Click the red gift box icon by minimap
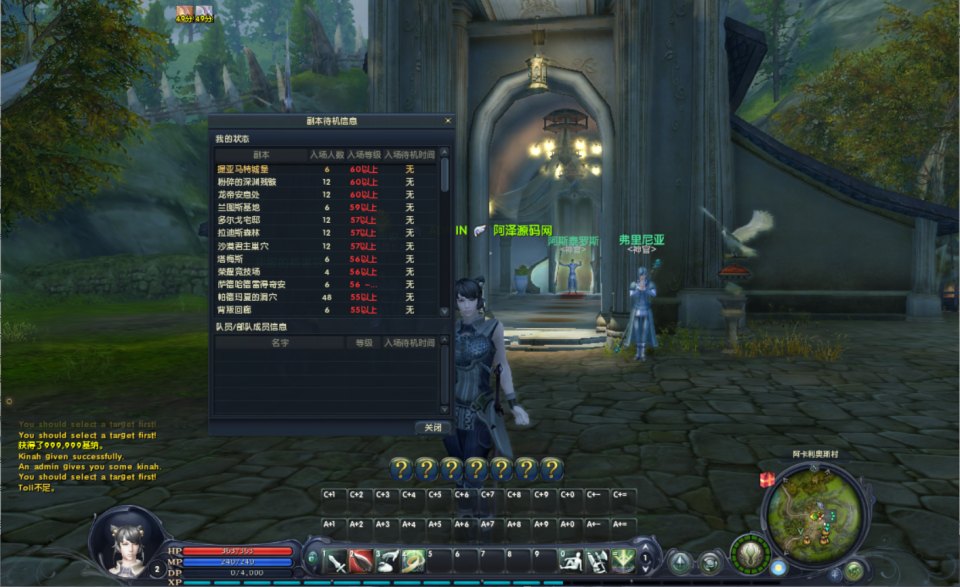960x587 pixels. pyautogui.click(x=768, y=481)
